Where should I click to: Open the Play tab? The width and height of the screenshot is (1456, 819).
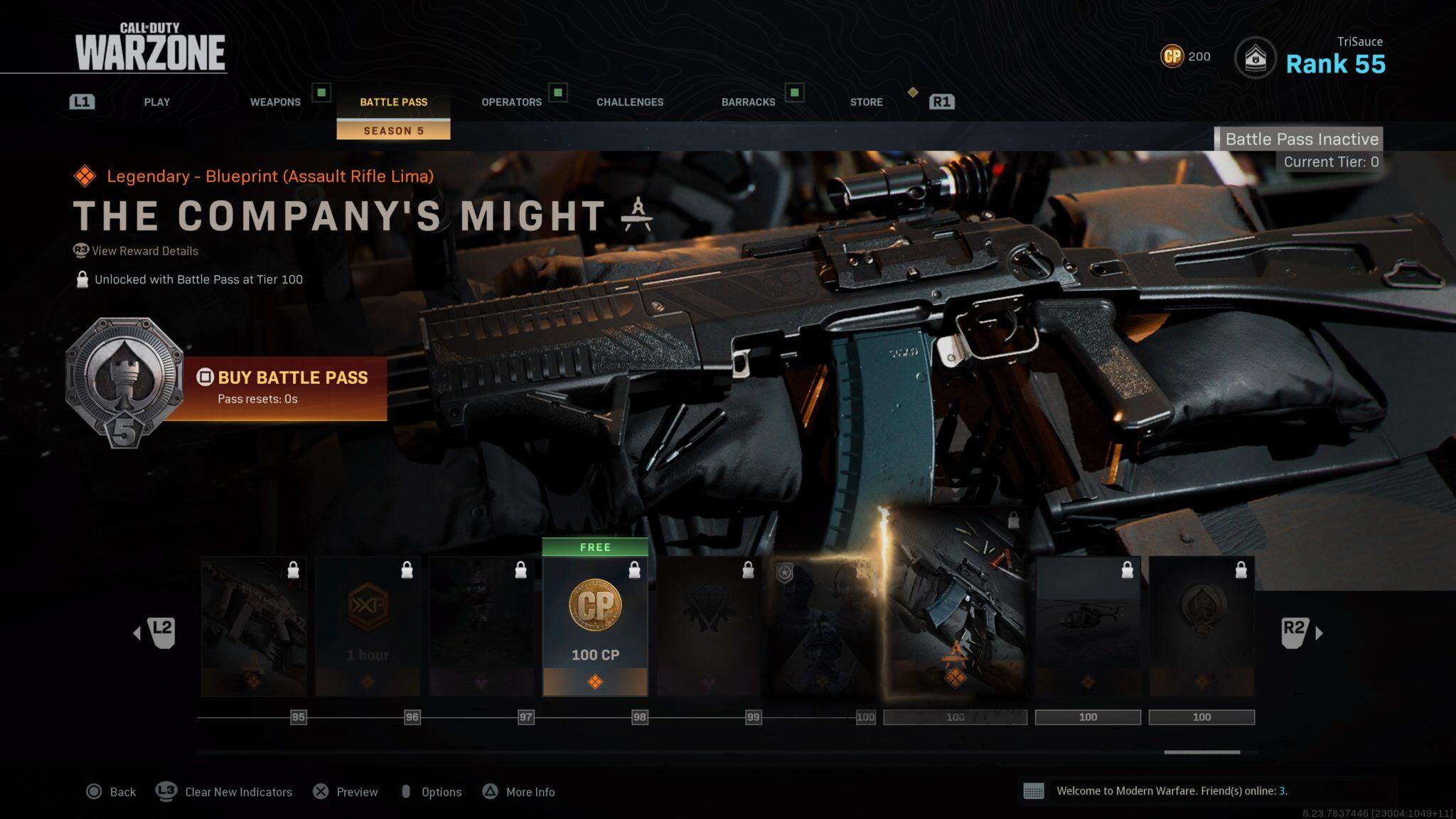[x=156, y=102]
